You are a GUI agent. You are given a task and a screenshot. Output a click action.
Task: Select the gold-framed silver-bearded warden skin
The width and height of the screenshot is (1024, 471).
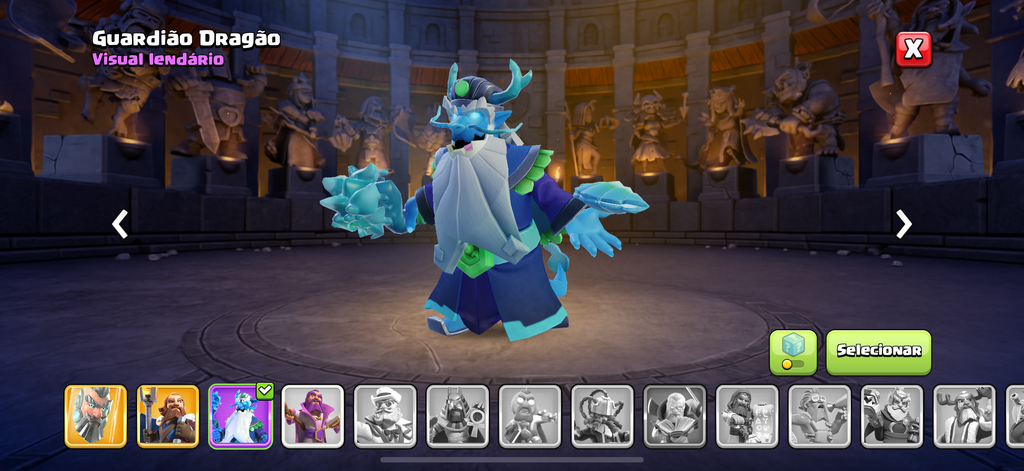click(96, 416)
